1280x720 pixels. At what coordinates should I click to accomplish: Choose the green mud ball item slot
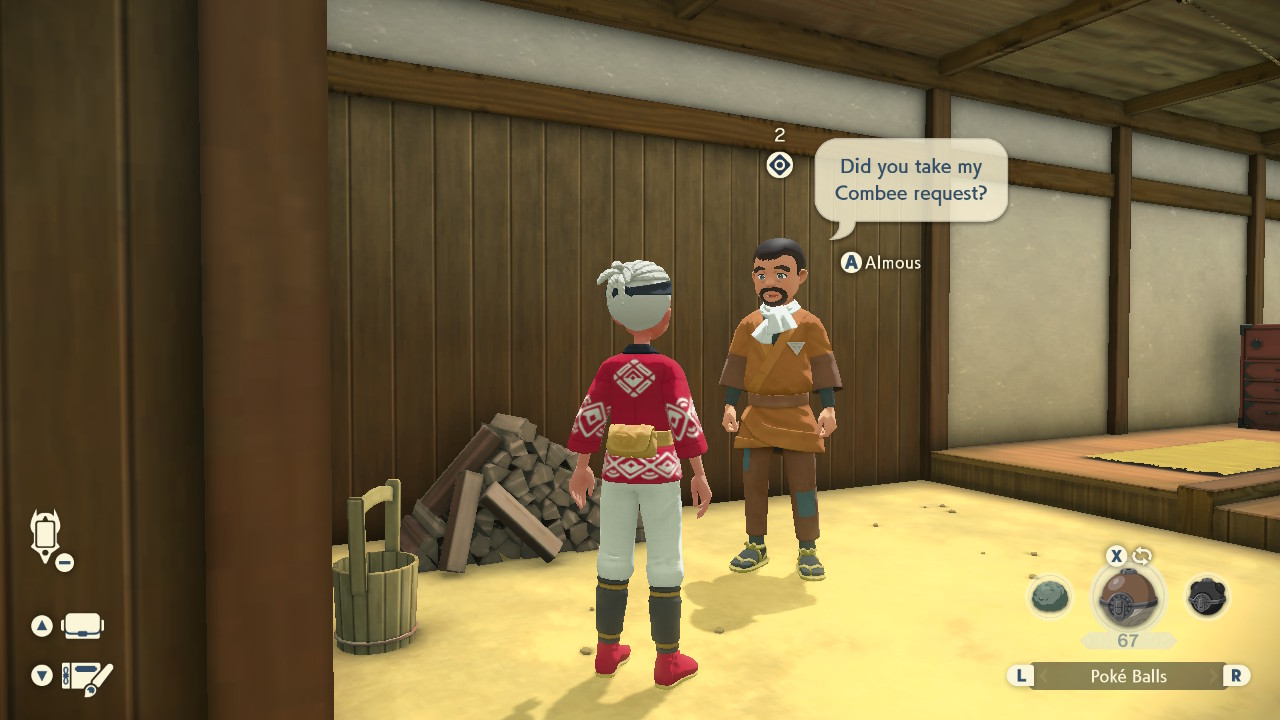point(1049,598)
